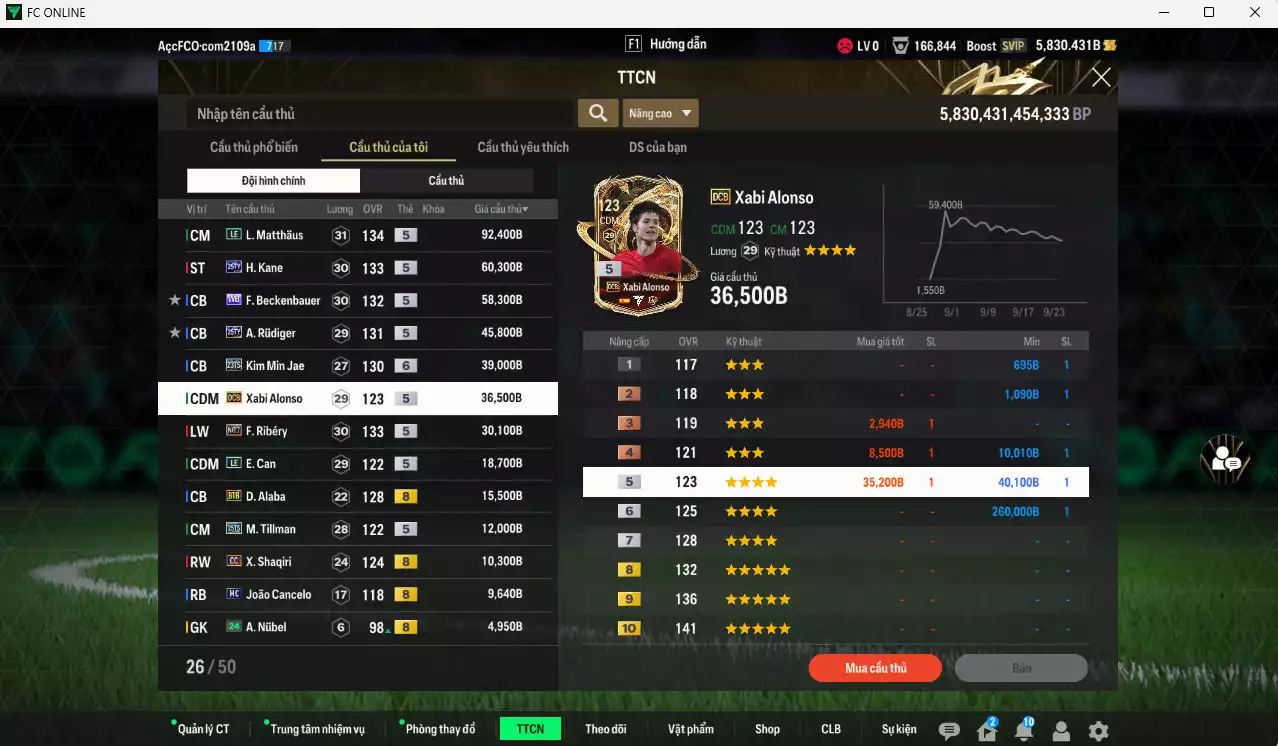Click the Mua cầu thủ buy button
This screenshot has width=1278, height=746.
(x=875, y=668)
